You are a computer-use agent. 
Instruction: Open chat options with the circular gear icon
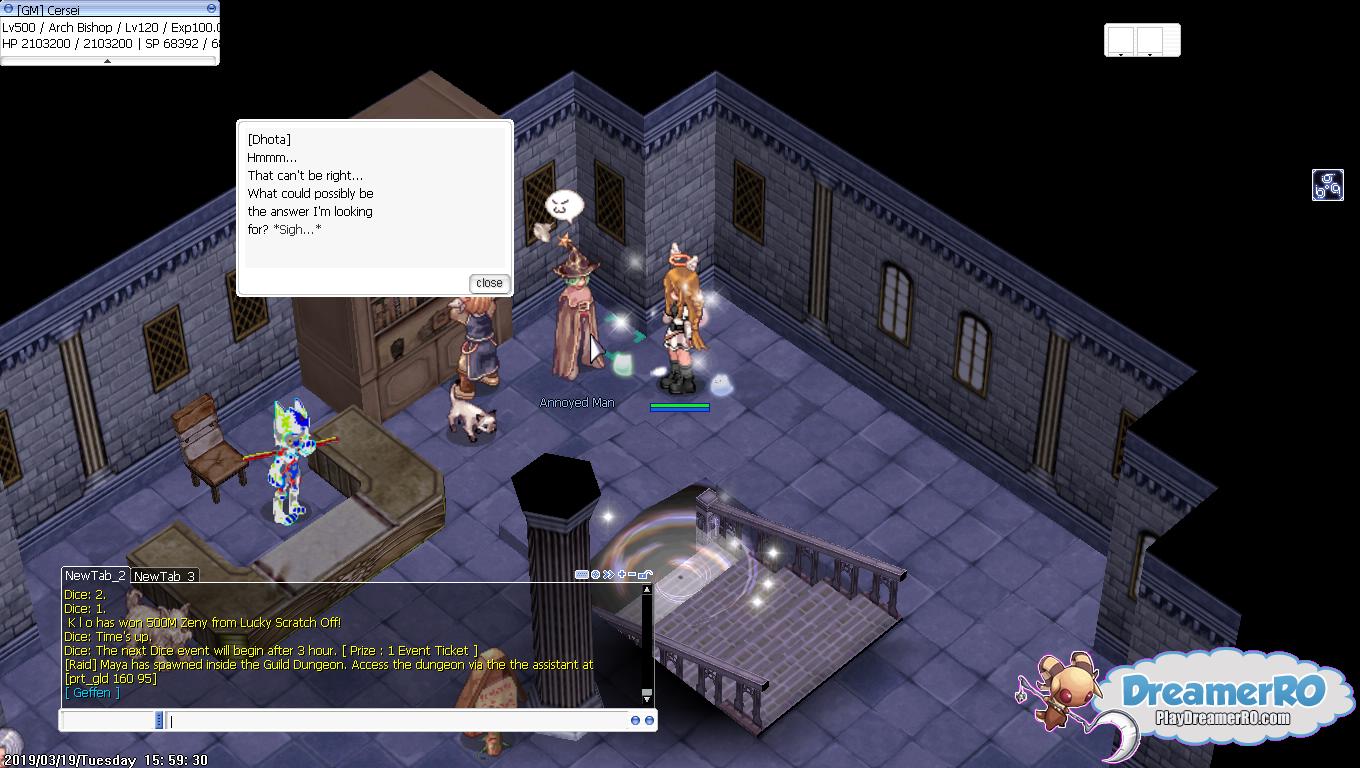[596, 575]
